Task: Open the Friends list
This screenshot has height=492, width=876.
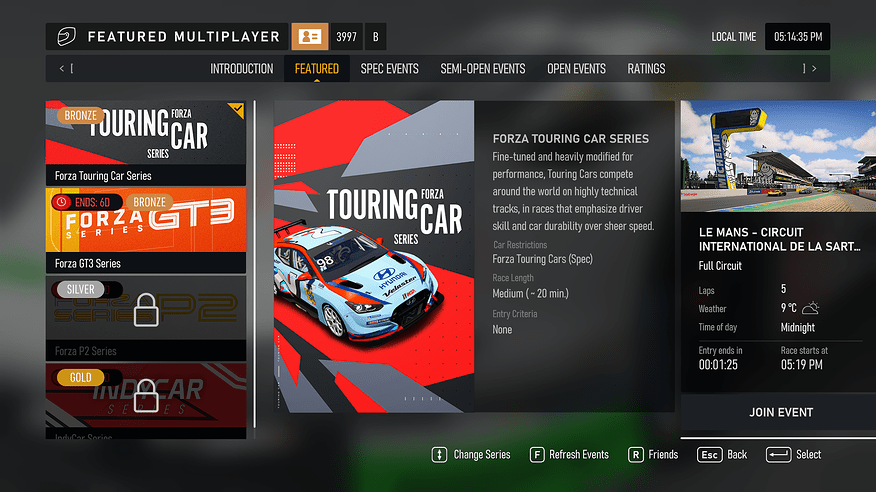Action: coord(652,455)
